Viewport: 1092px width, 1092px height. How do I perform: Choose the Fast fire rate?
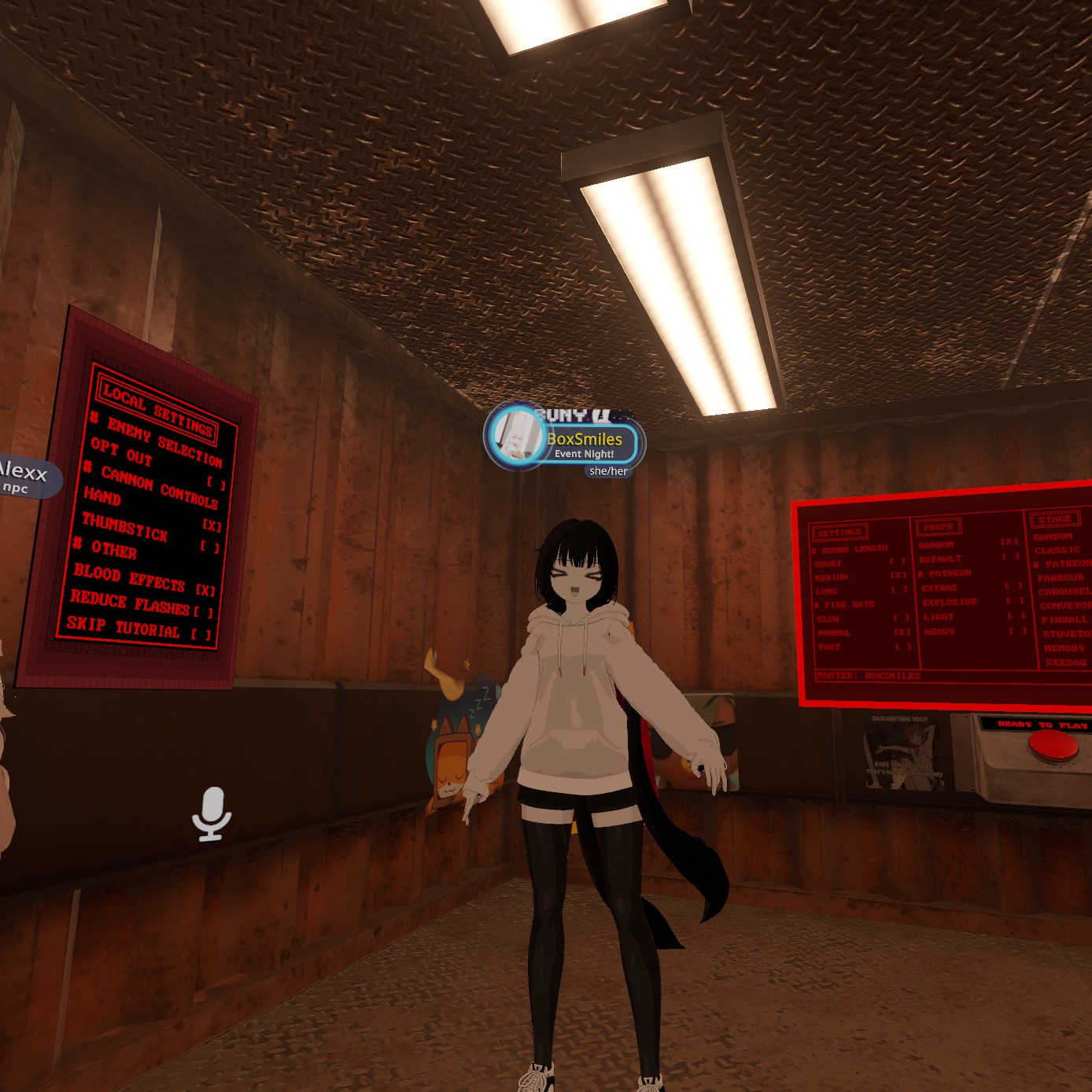902,647
